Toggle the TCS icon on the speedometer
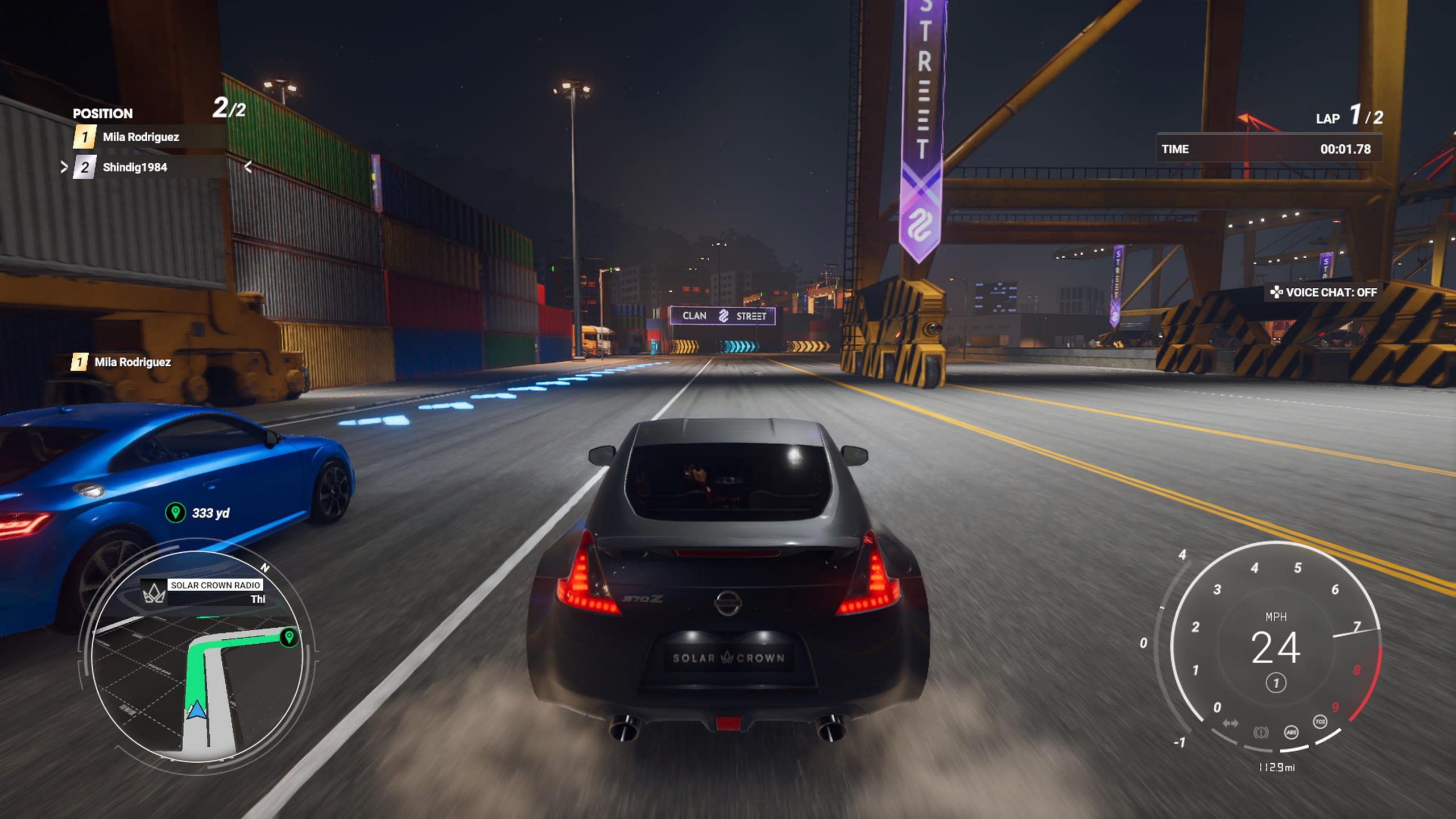The height and width of the screenshot is (819, 1456). pyautogui.click(x=1319, y=722)
